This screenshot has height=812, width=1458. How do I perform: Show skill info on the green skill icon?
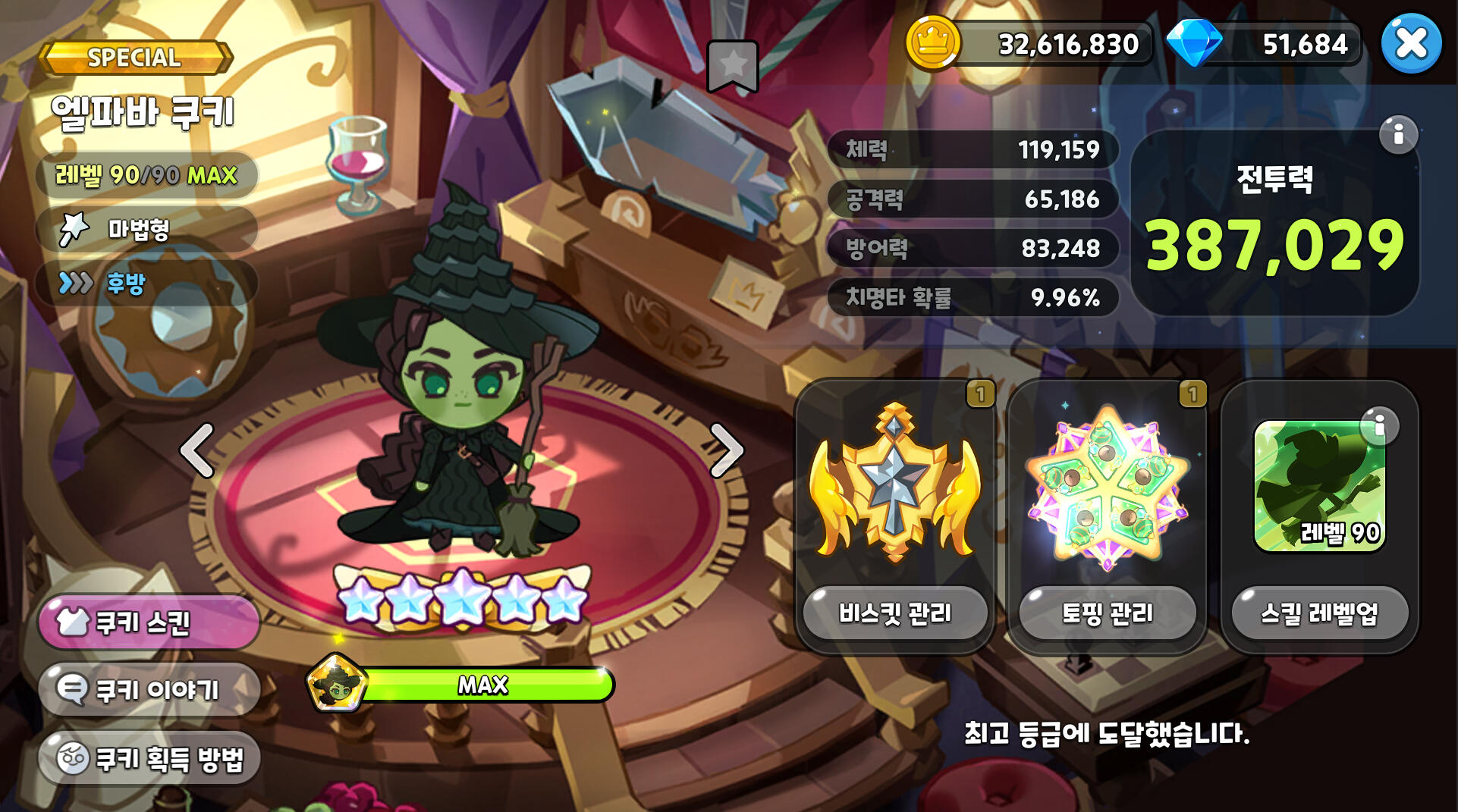[x=1378, y=426]
